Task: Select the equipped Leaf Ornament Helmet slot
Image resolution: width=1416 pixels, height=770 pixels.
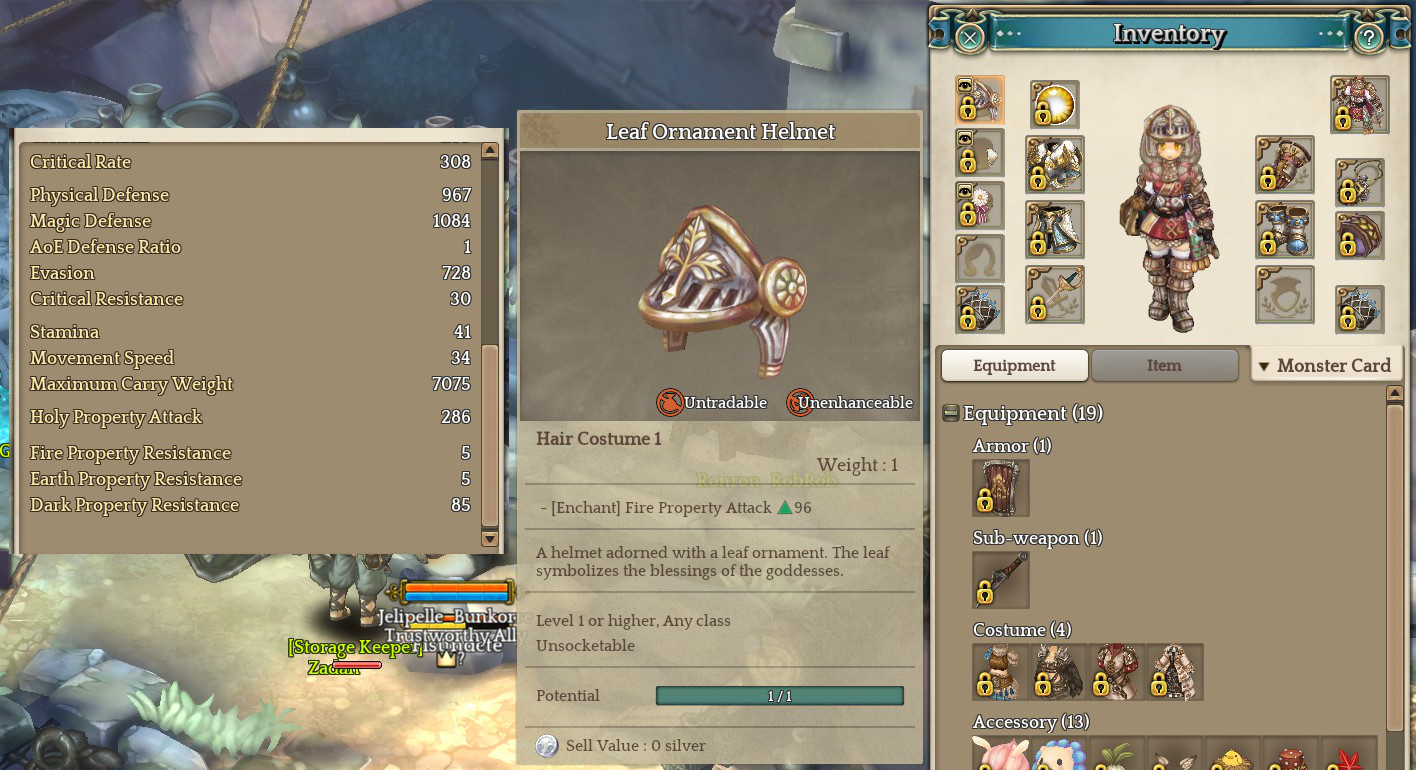Action: coord(980,101)
